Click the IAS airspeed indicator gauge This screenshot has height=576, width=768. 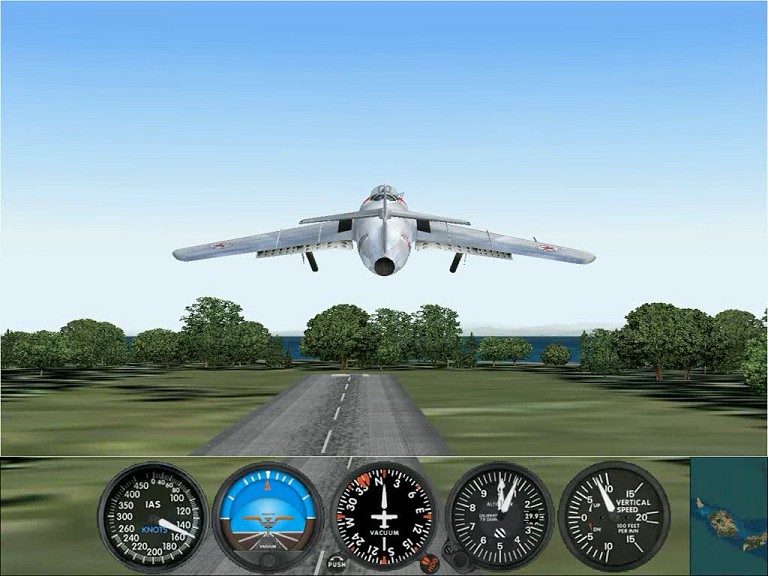pyautogui.click(x=153, y=516)
